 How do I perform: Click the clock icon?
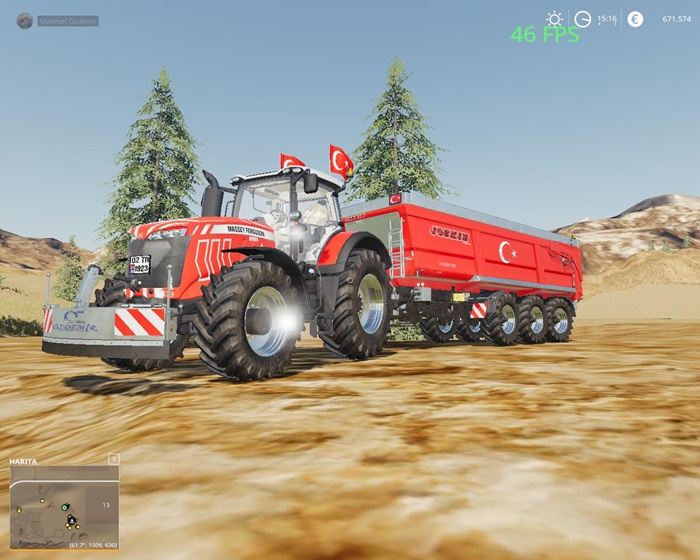[583, 19]
